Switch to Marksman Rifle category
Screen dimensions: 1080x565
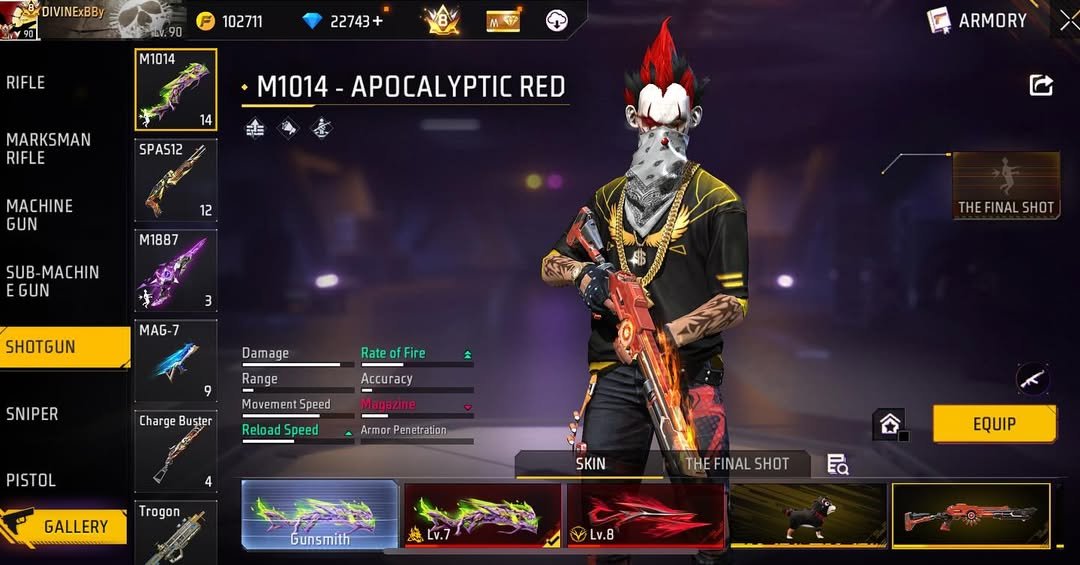point(48,149)
